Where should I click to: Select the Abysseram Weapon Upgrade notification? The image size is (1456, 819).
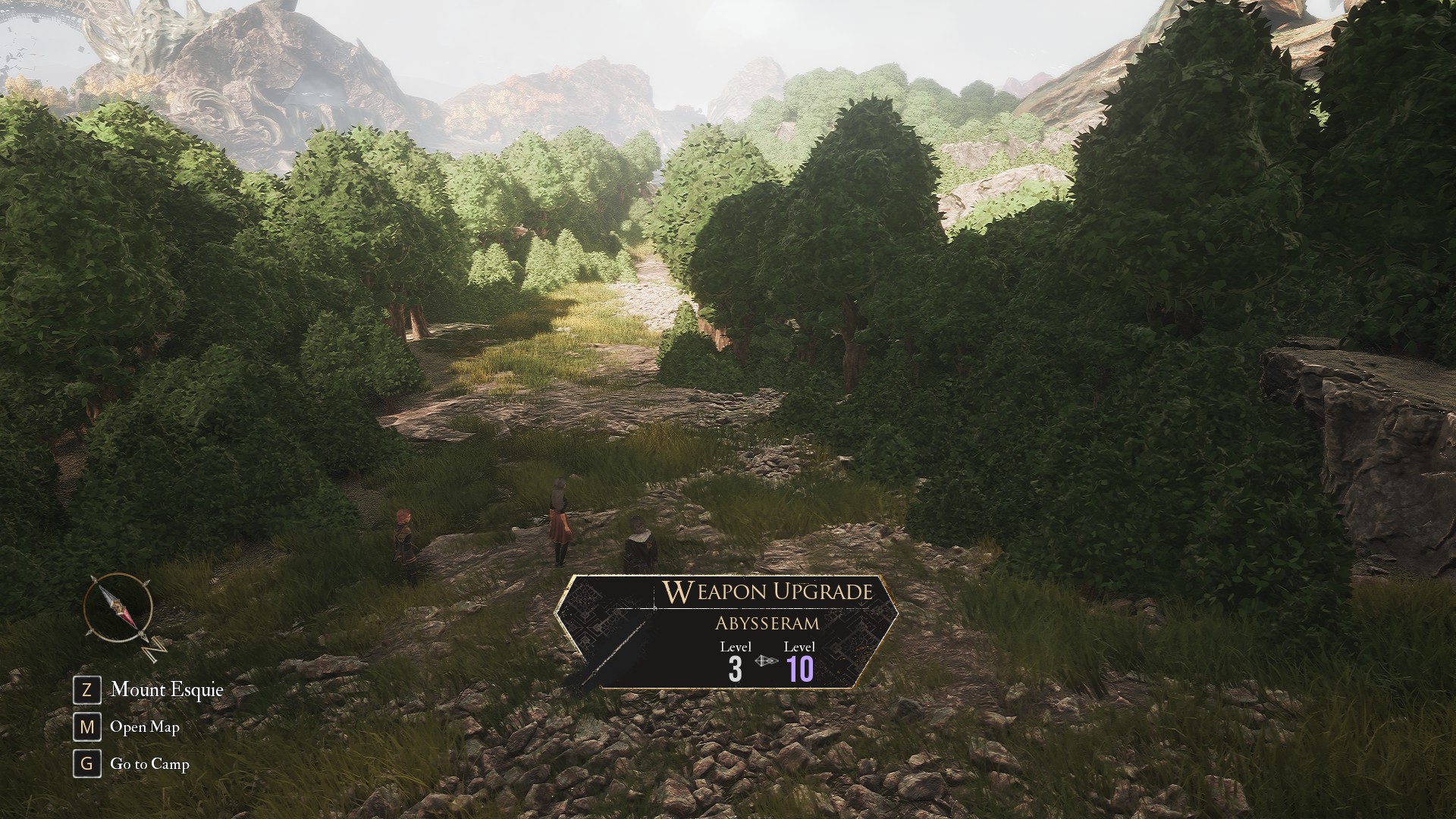click(x=726, y=632)
